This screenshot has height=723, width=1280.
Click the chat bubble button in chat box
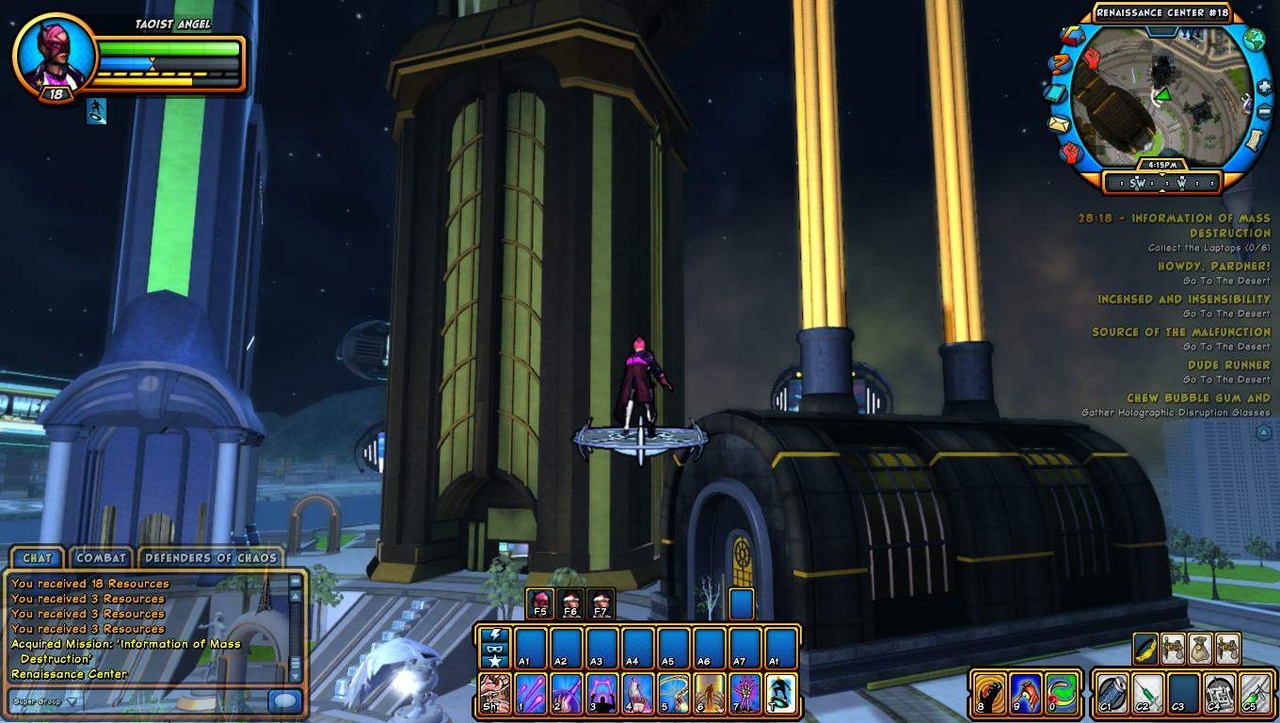[x=284, y=700]
